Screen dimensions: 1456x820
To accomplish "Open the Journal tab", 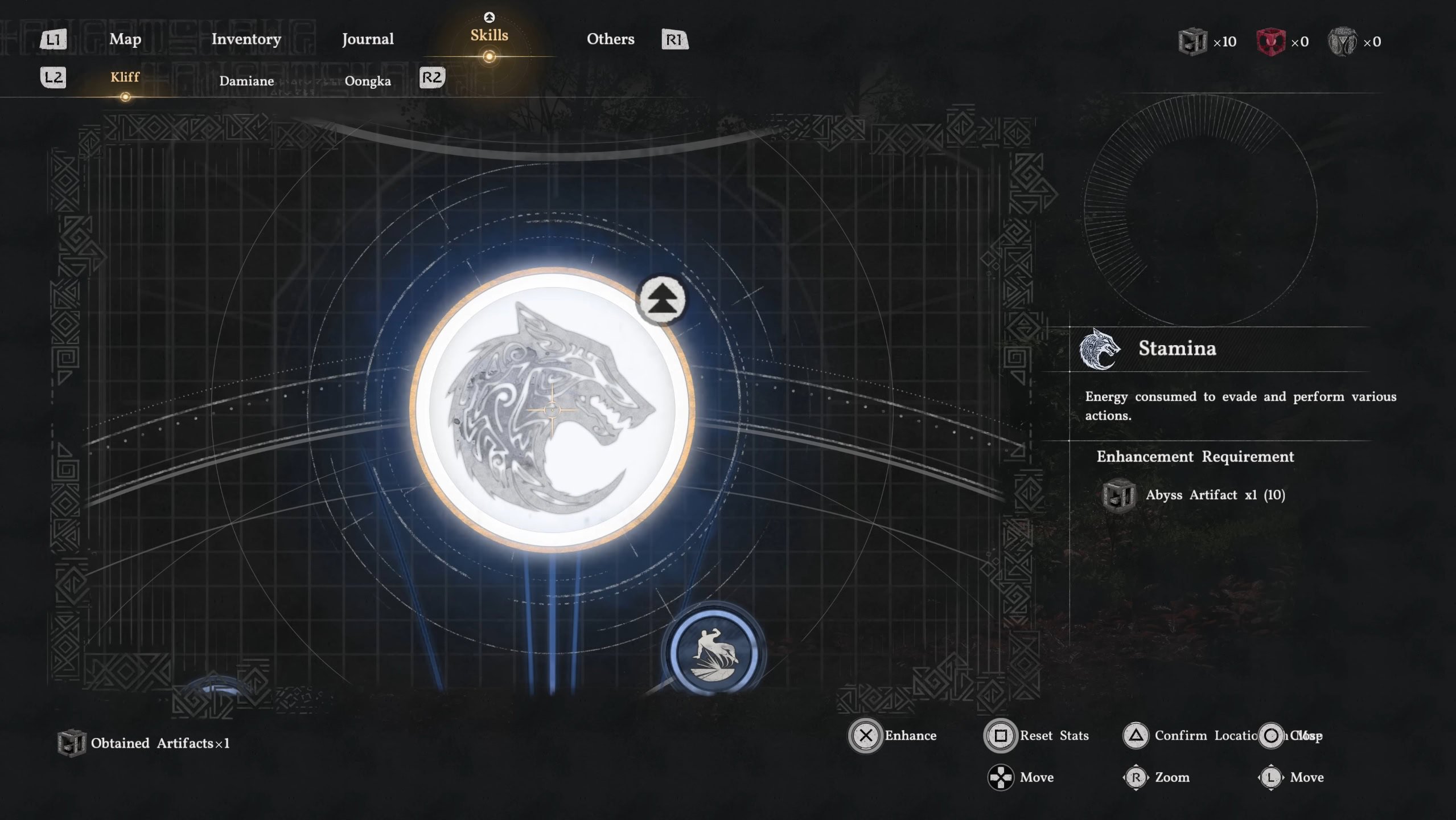I will 368,39.
